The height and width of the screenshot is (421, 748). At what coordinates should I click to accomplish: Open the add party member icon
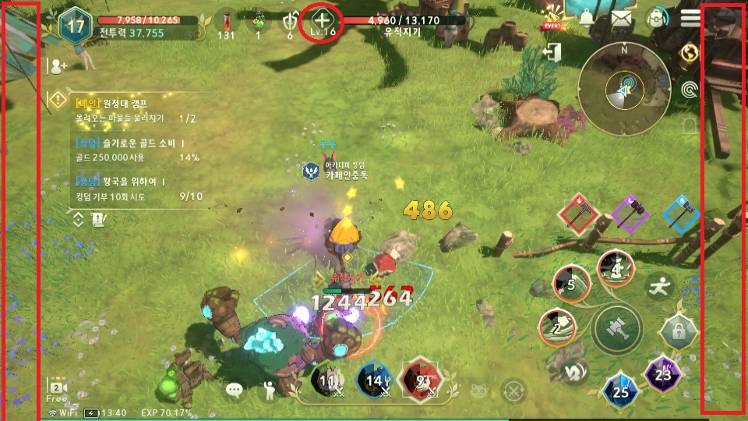tap(58, 65)
